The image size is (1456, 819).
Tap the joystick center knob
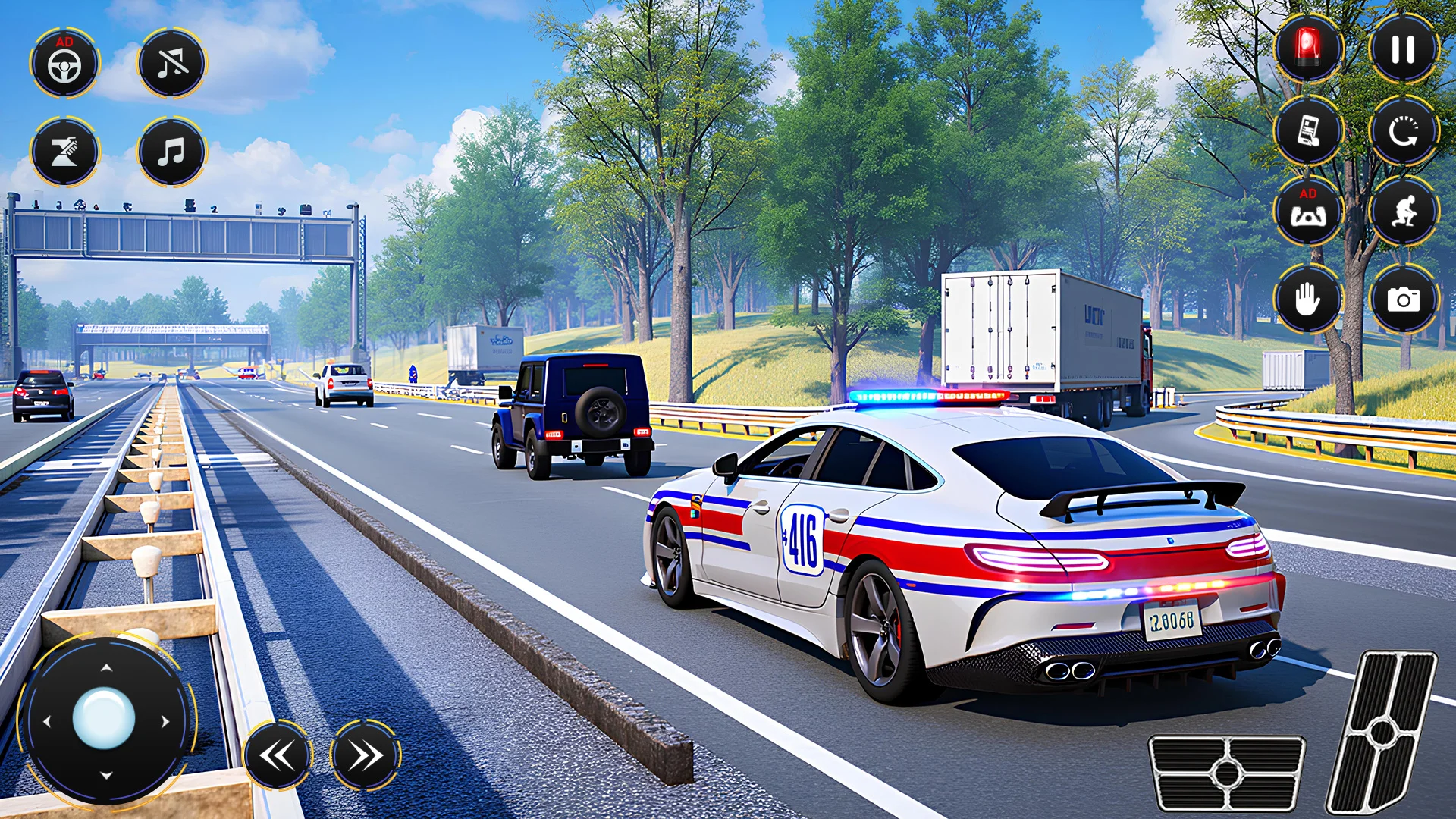click(x=104, y=718)
